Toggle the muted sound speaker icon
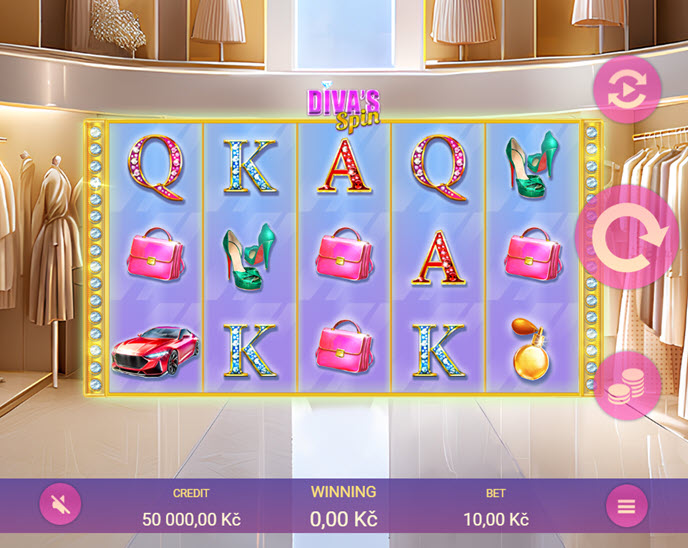688x548 pixels. (60, 505)
